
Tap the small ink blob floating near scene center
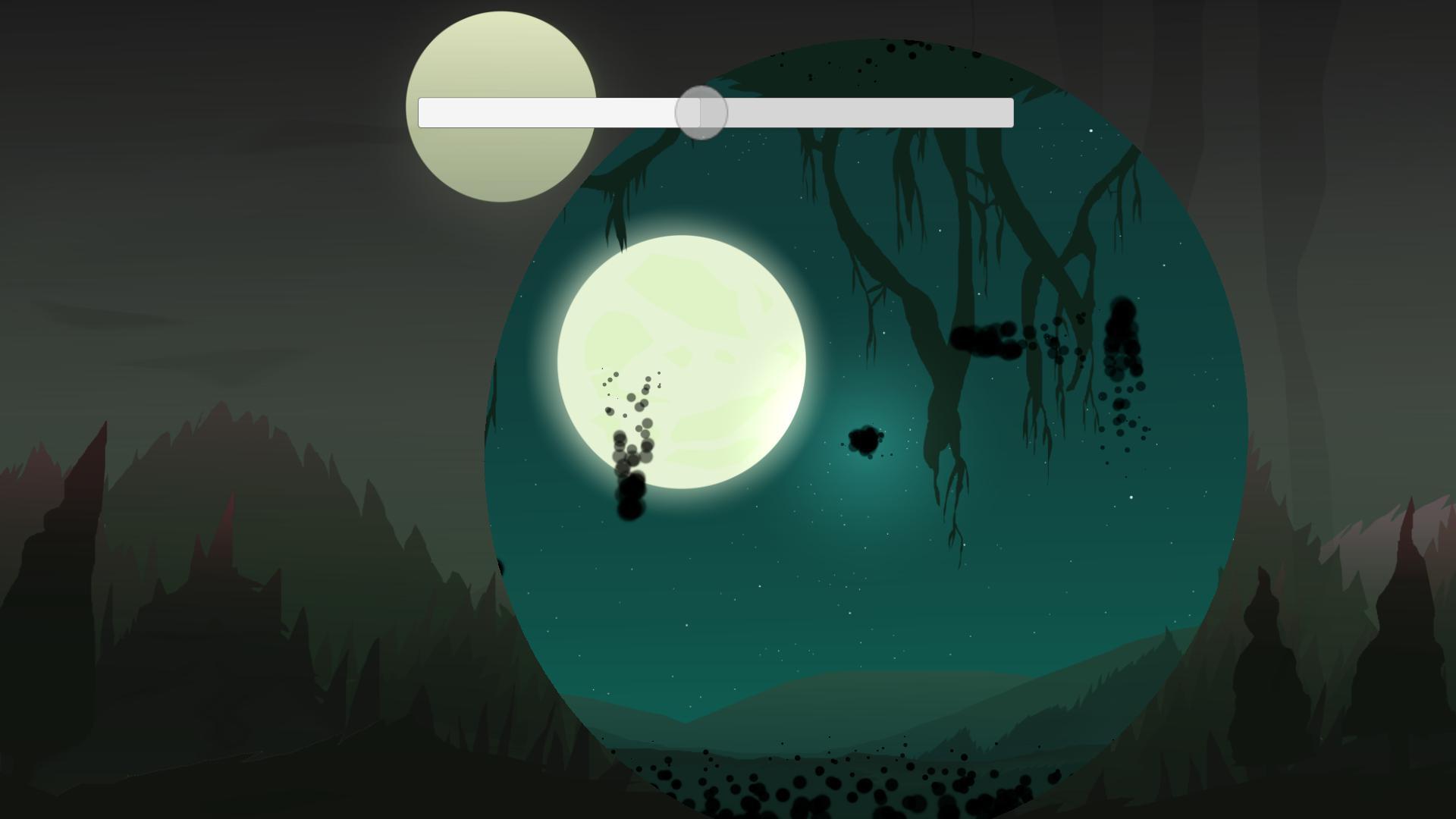[865, 440]
